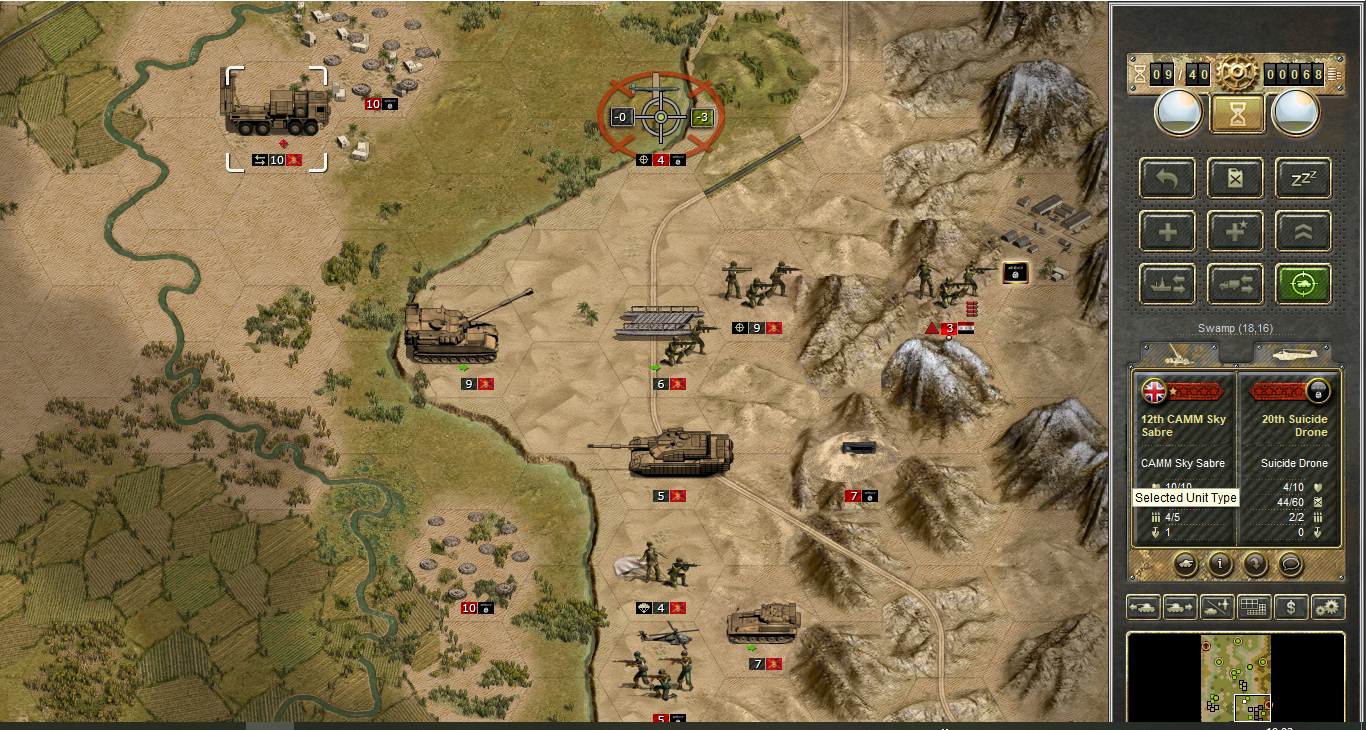Screen dimensions: 1366x730
Task: Click the fuel canister supply button
Action: coord(1236,179)
